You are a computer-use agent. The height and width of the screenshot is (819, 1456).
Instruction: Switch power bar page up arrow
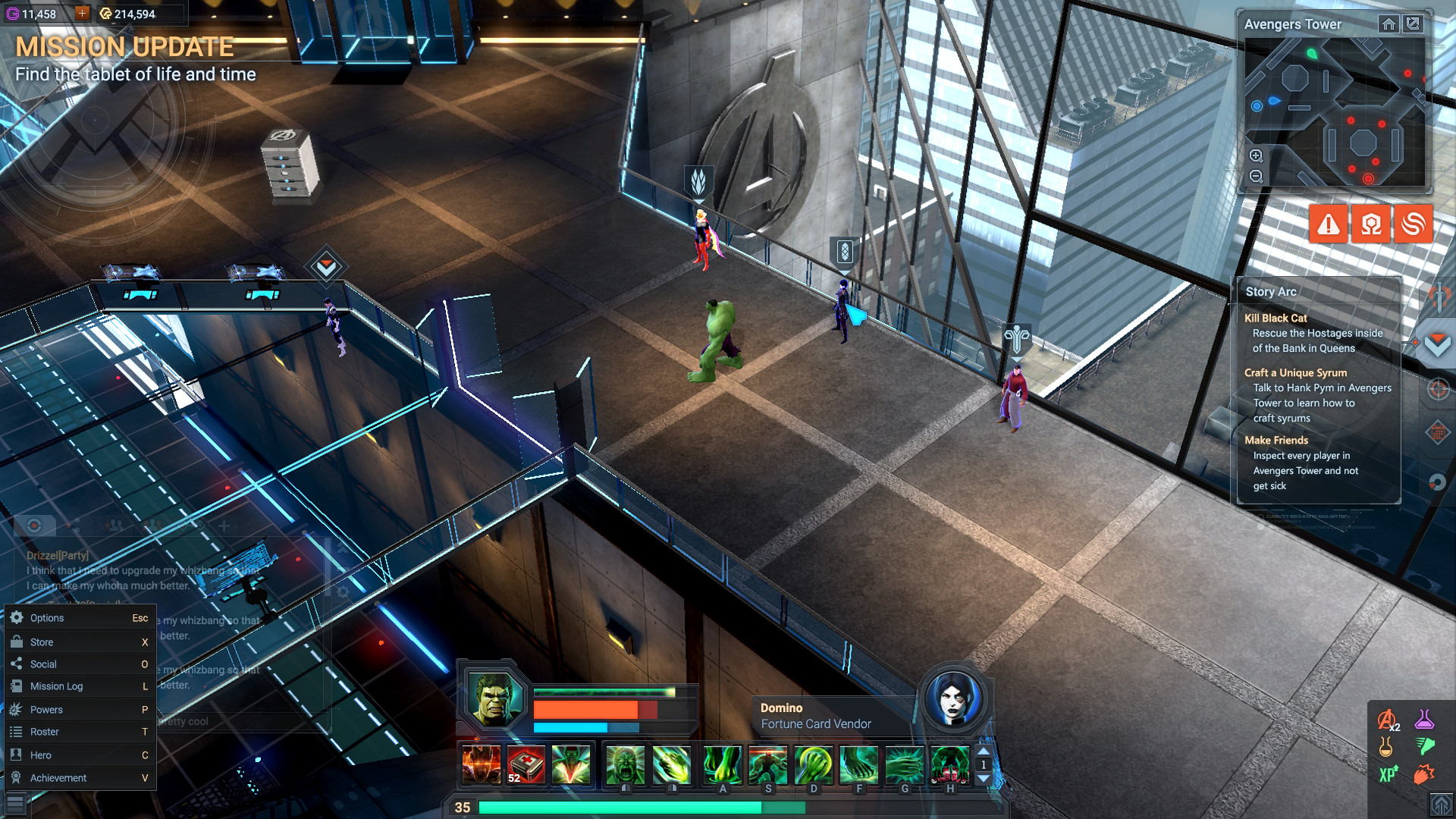984,751
